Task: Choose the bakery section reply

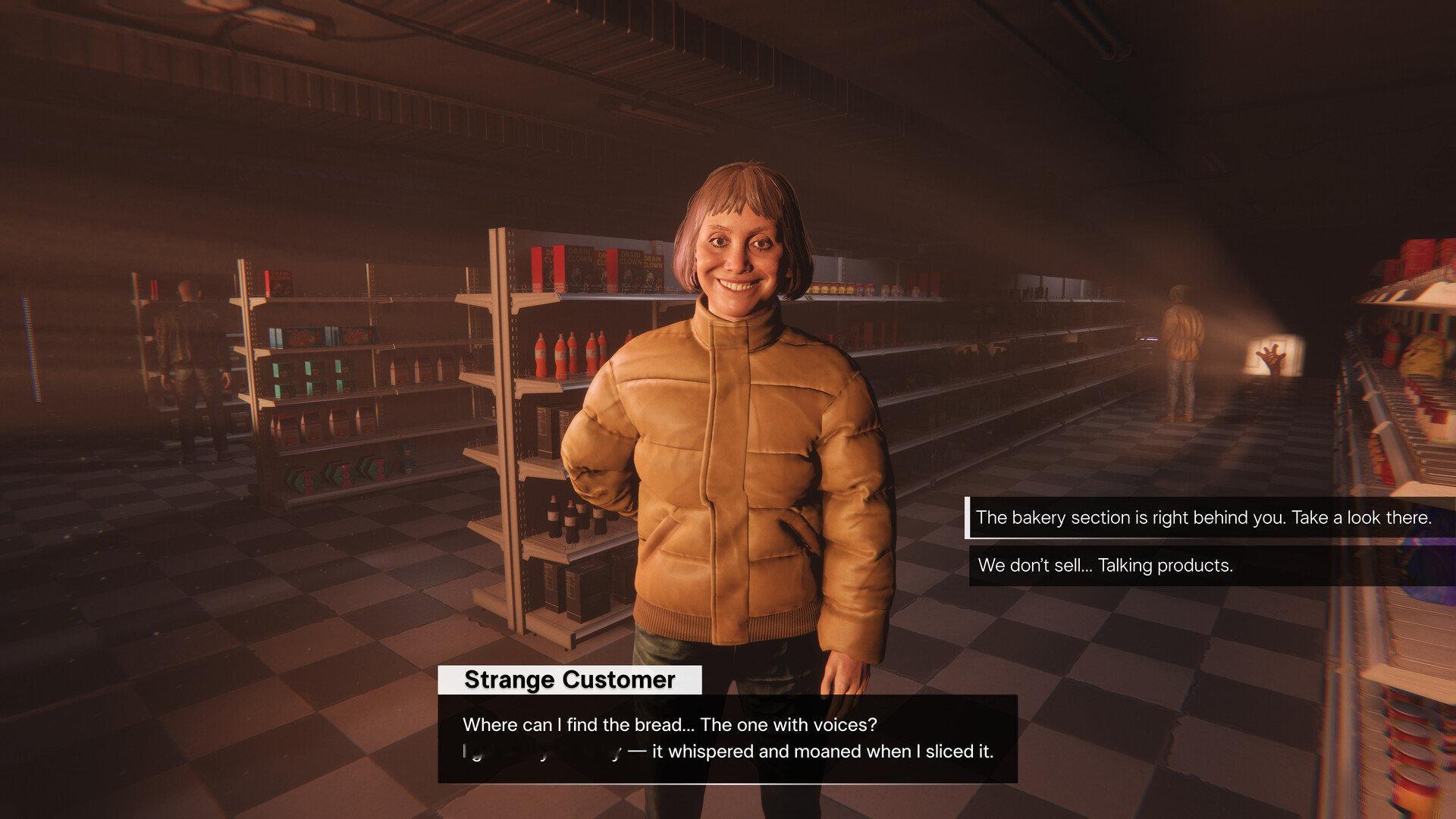Action: click(x=1203, y=518)
